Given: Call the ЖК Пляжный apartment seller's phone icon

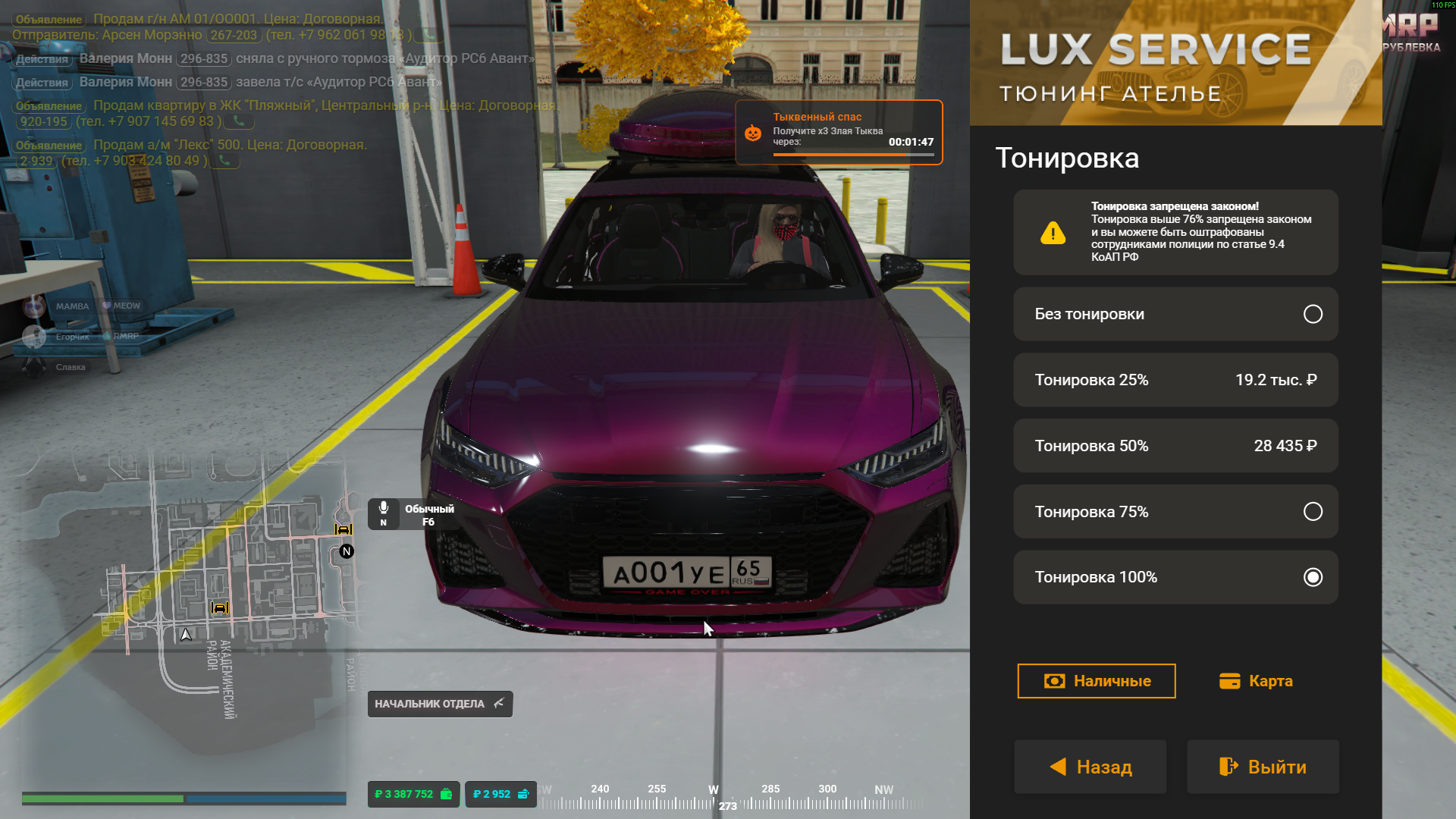Looking at the screenshot, I should [x=239, y=121].
